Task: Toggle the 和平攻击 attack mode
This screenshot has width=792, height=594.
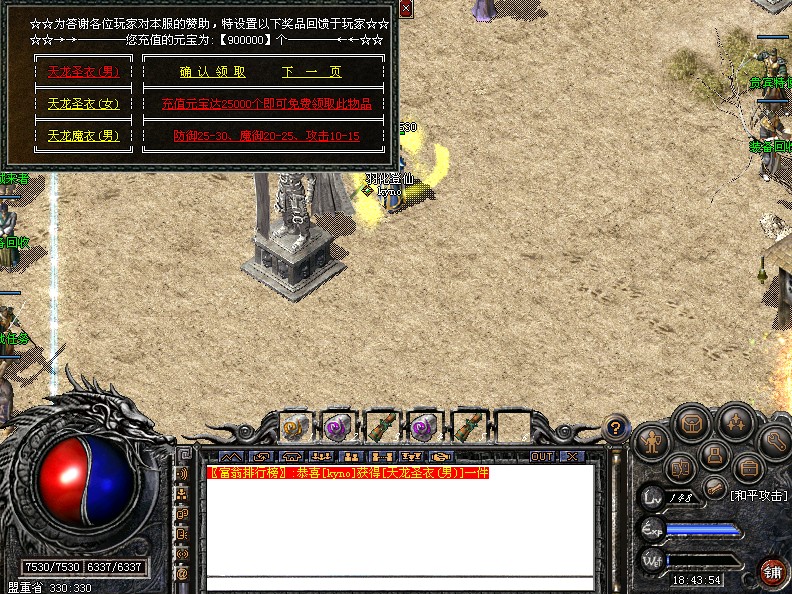Action: tap(757, 495)
